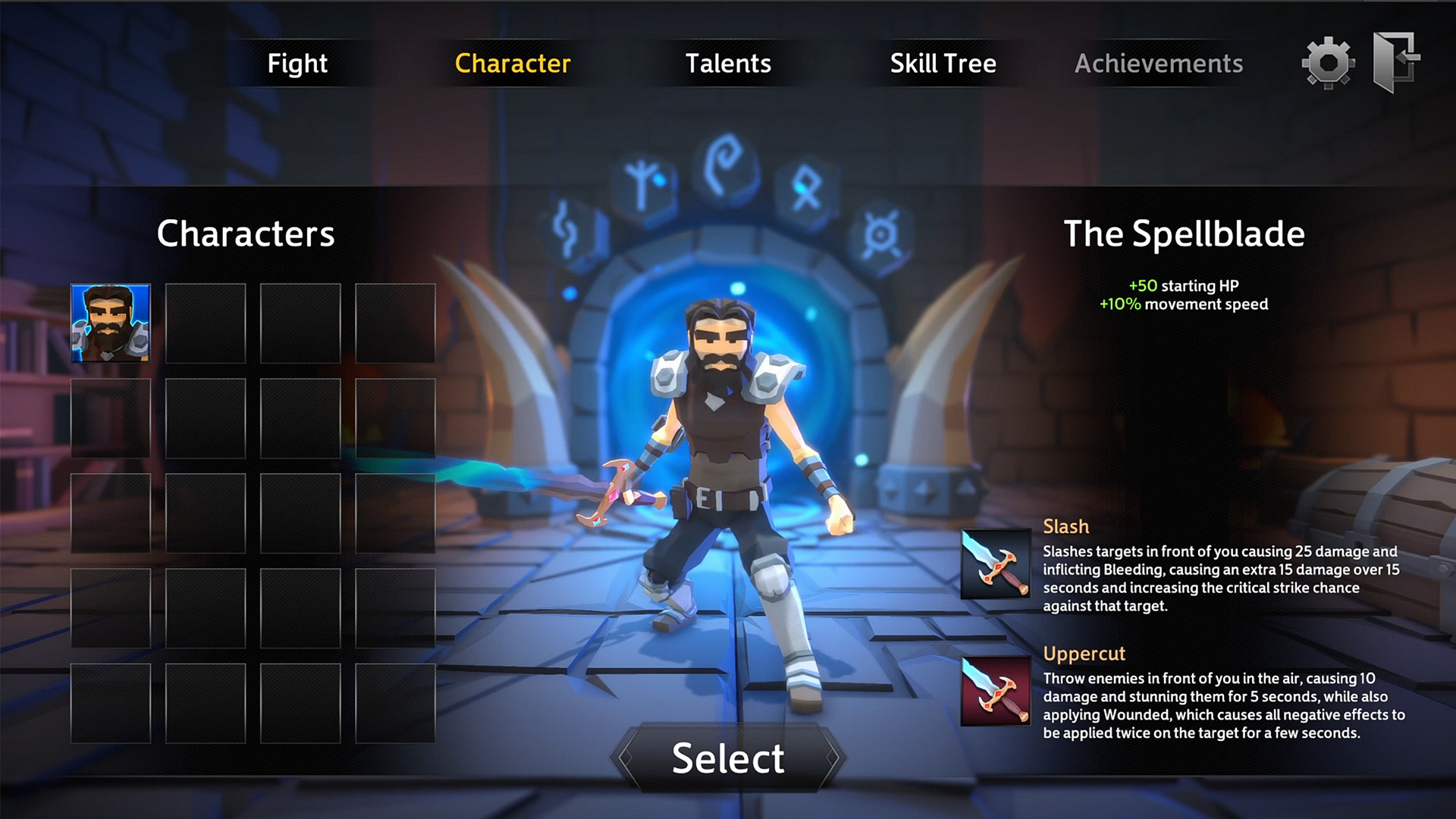1456x819 pixels.
Task: Open the Achievements tab
Action: 1158,64
